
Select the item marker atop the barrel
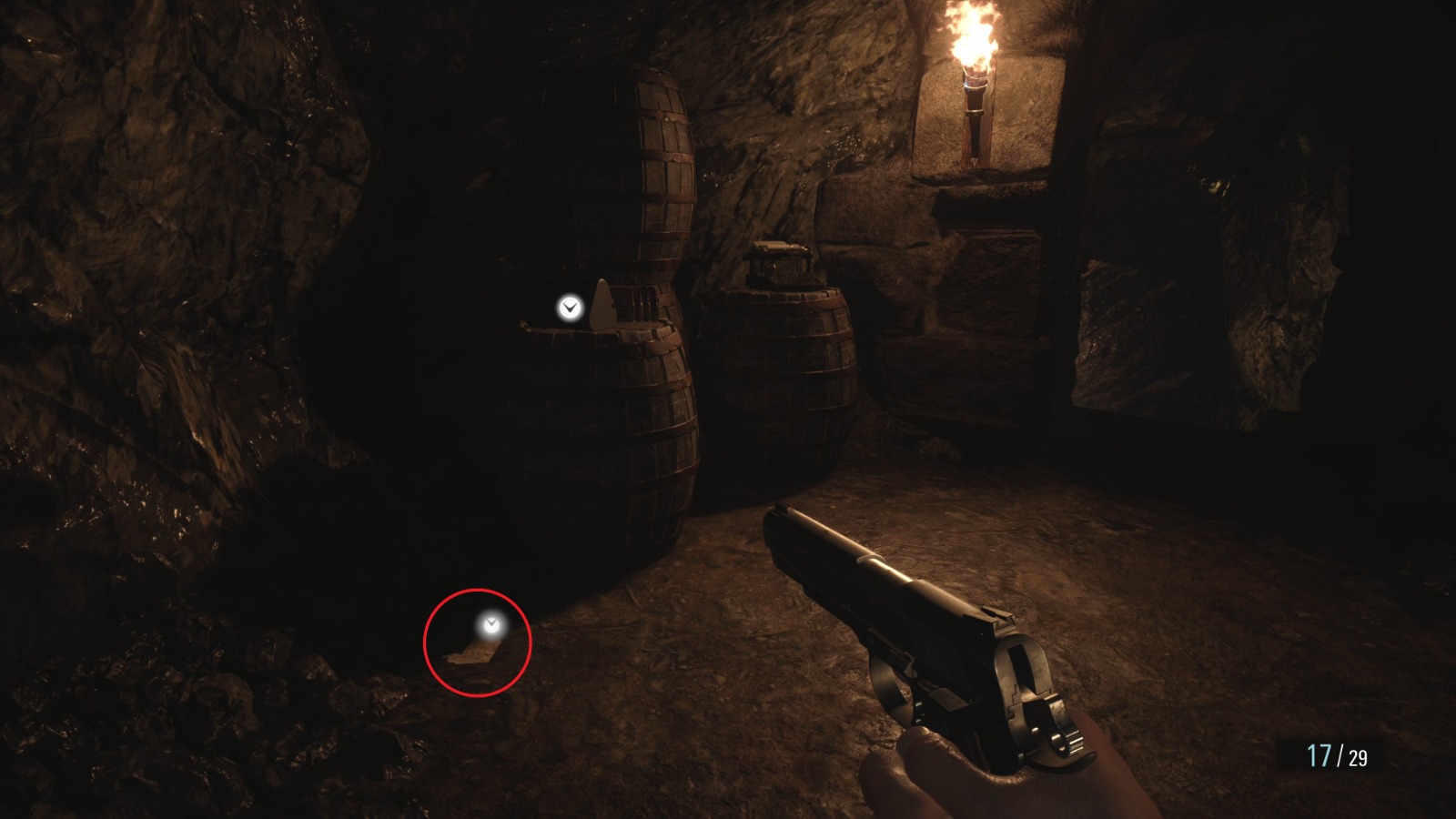coord(570,308)
